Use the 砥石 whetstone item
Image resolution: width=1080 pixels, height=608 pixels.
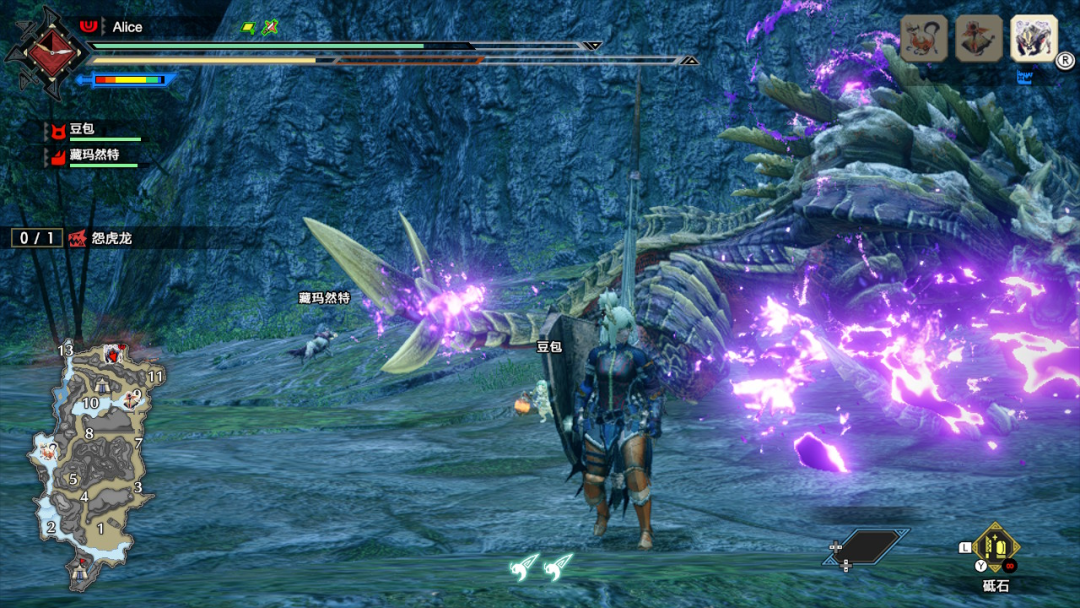pos(996,548)
